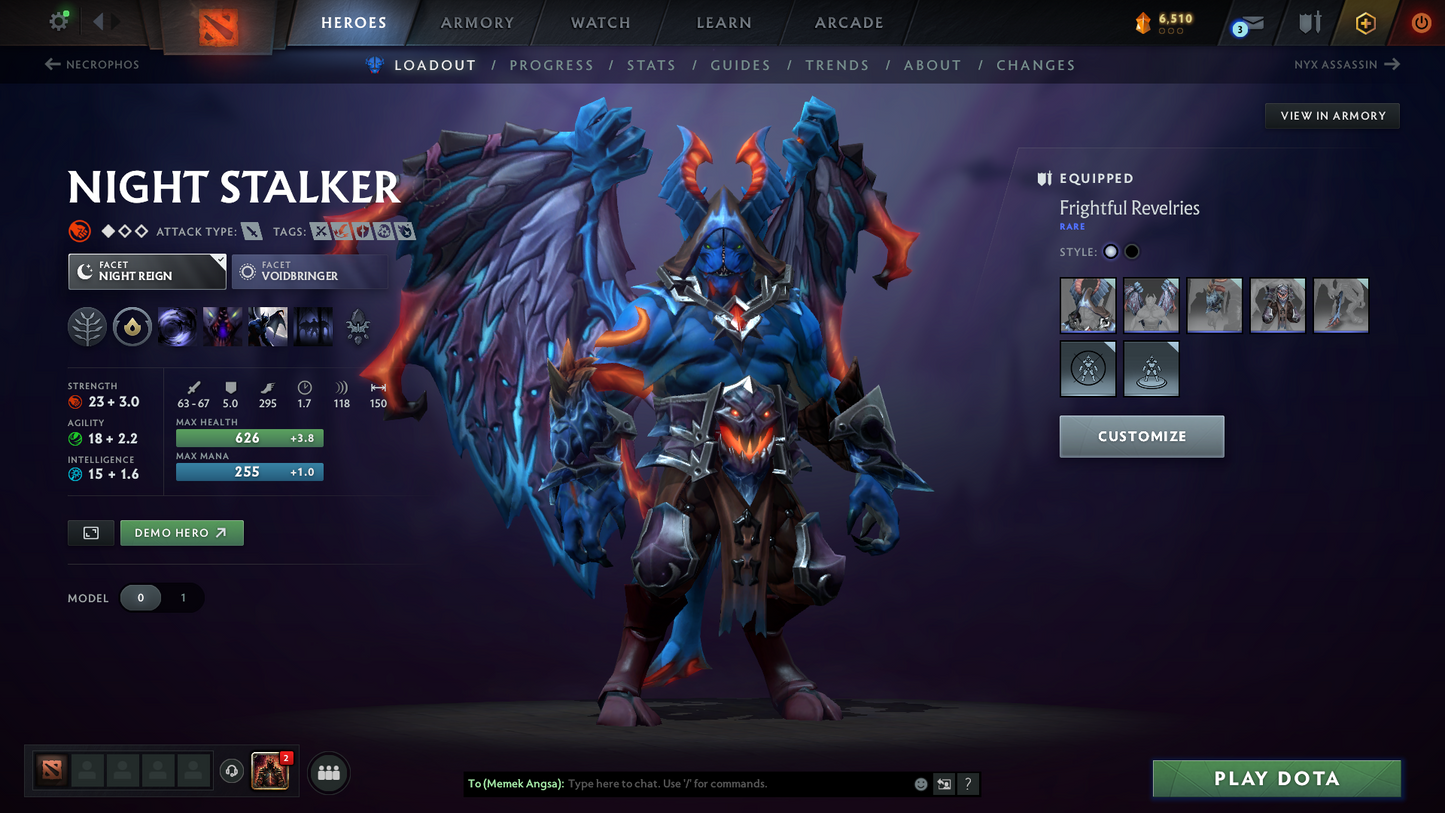
Task: Open the settings gear icon
Action: click(57, 20)
